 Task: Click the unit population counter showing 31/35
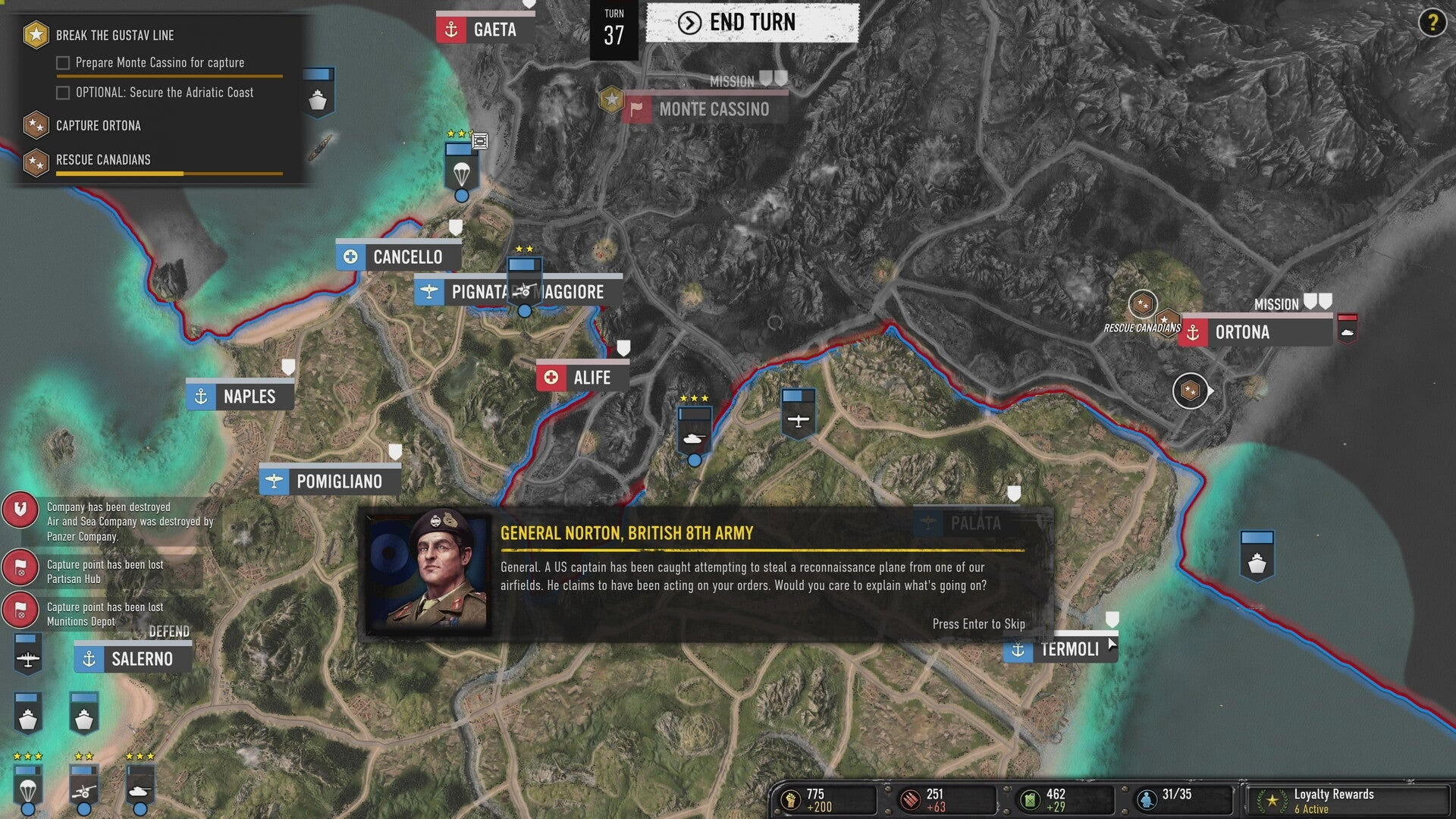tap(1147, 795)
